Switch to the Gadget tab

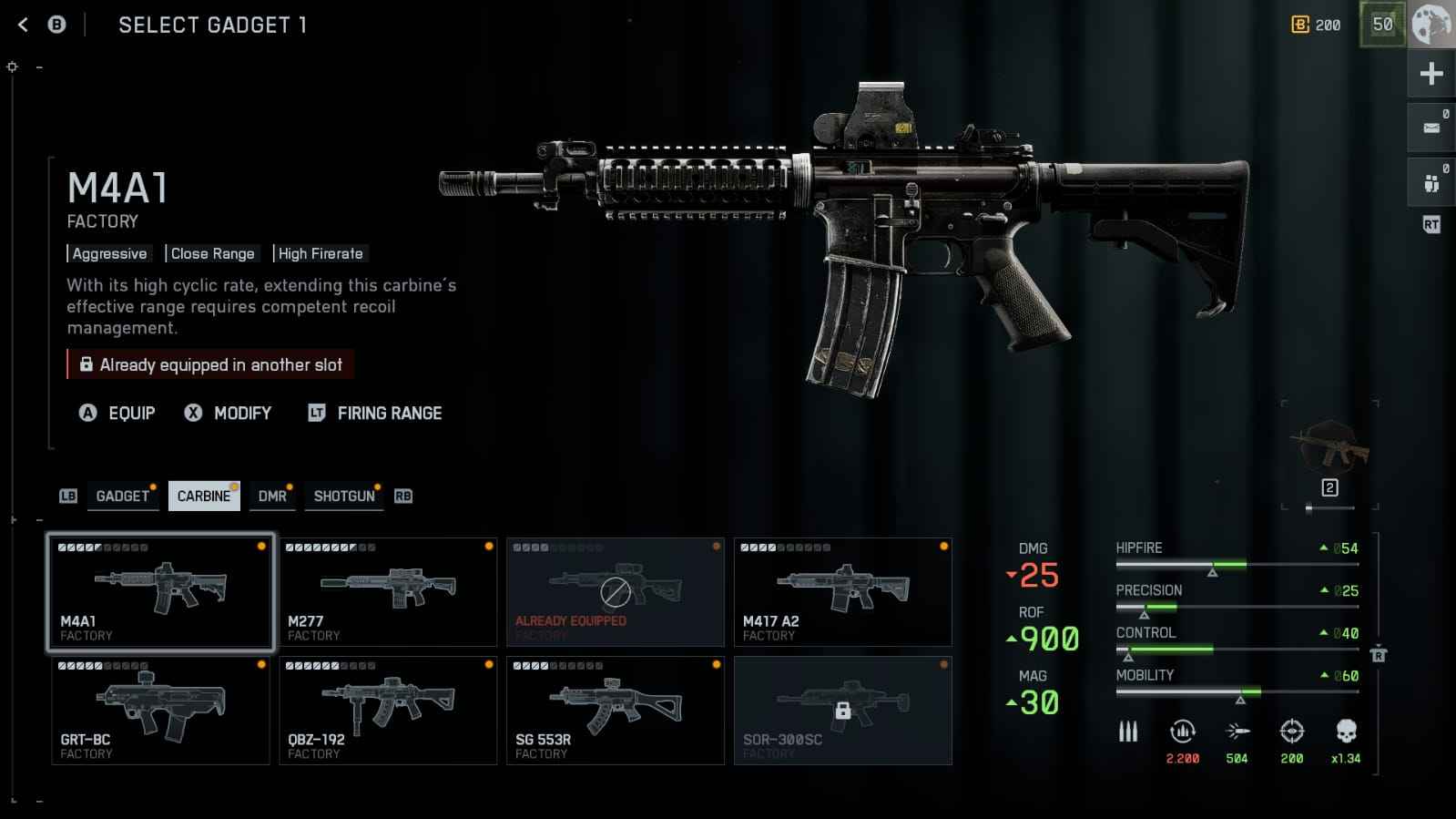[x=122, y=497]
